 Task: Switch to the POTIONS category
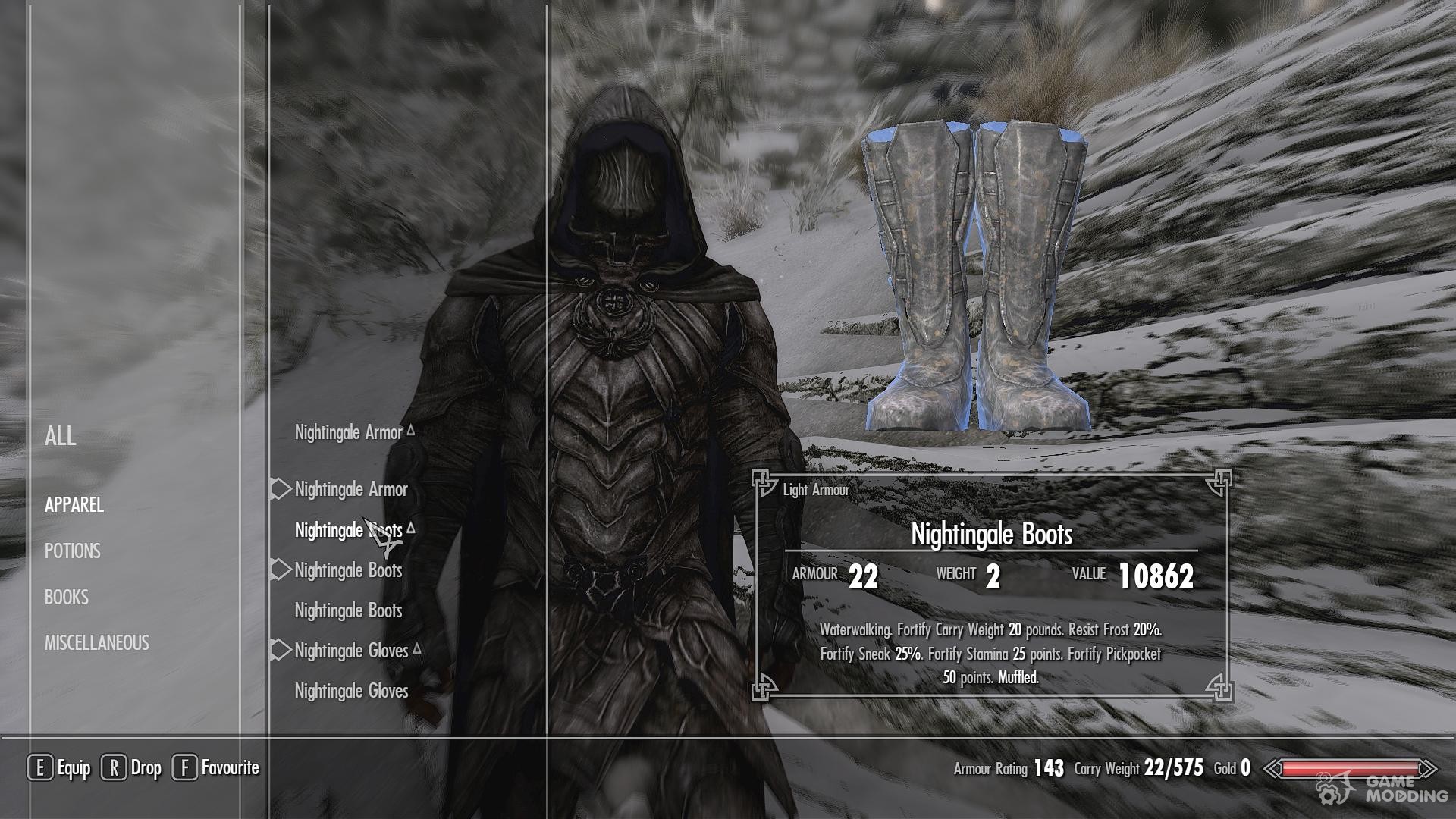click(72, 551)
